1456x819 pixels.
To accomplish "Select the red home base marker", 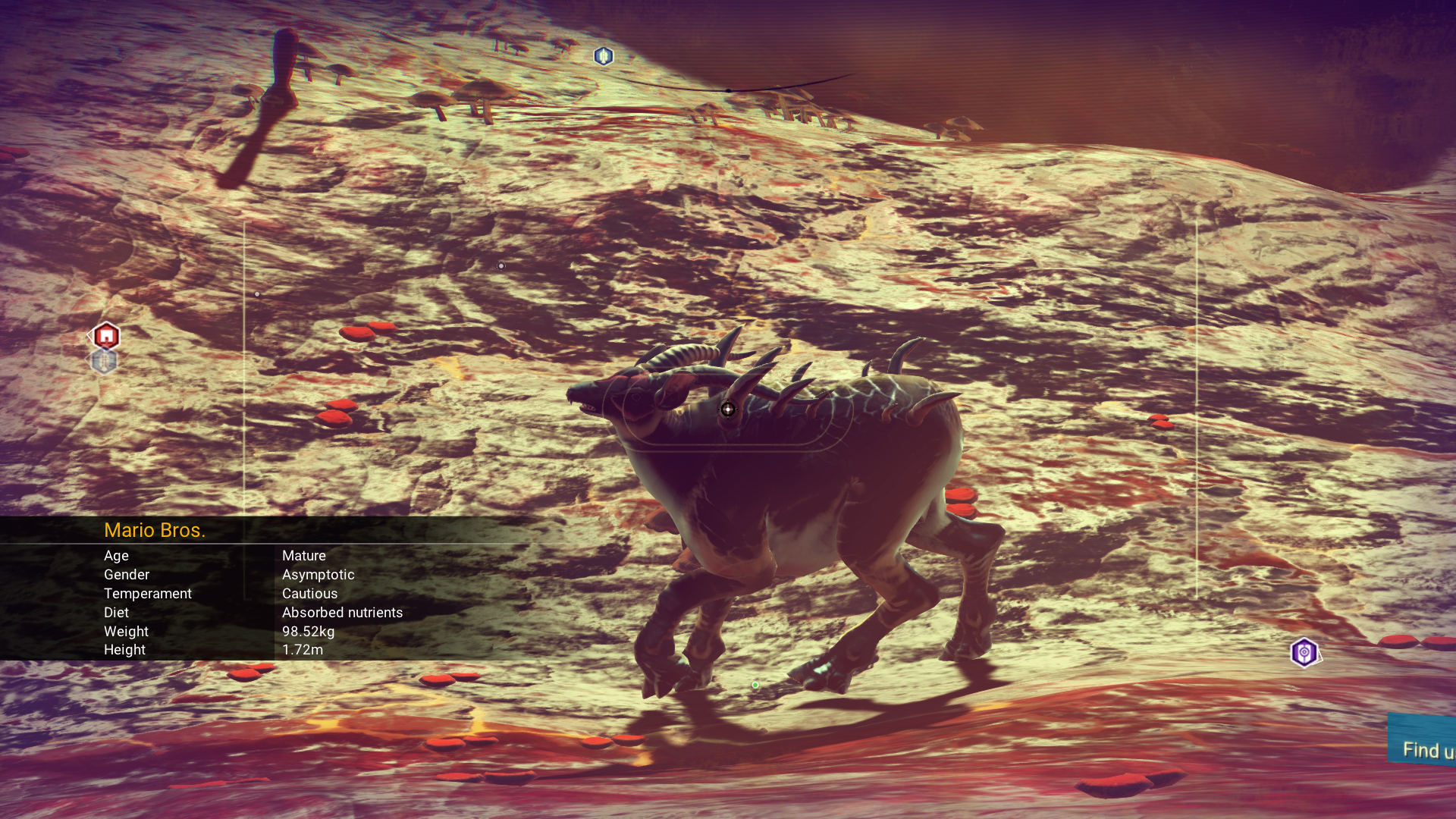I will [x=106, y=335].
